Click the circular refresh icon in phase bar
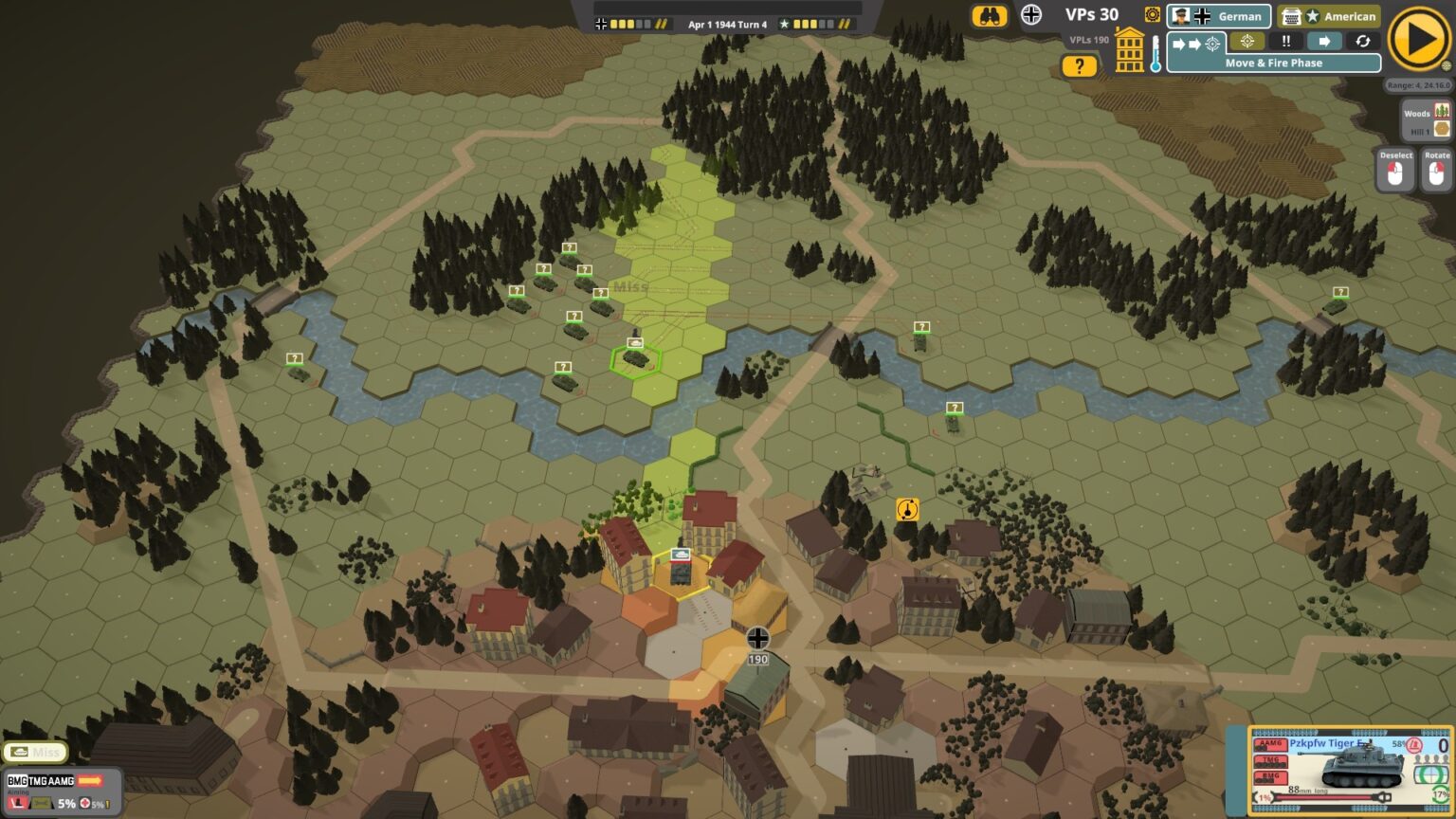This screenshot has height=819, width=1456. pyautogui.click(x=1362, y=41)
